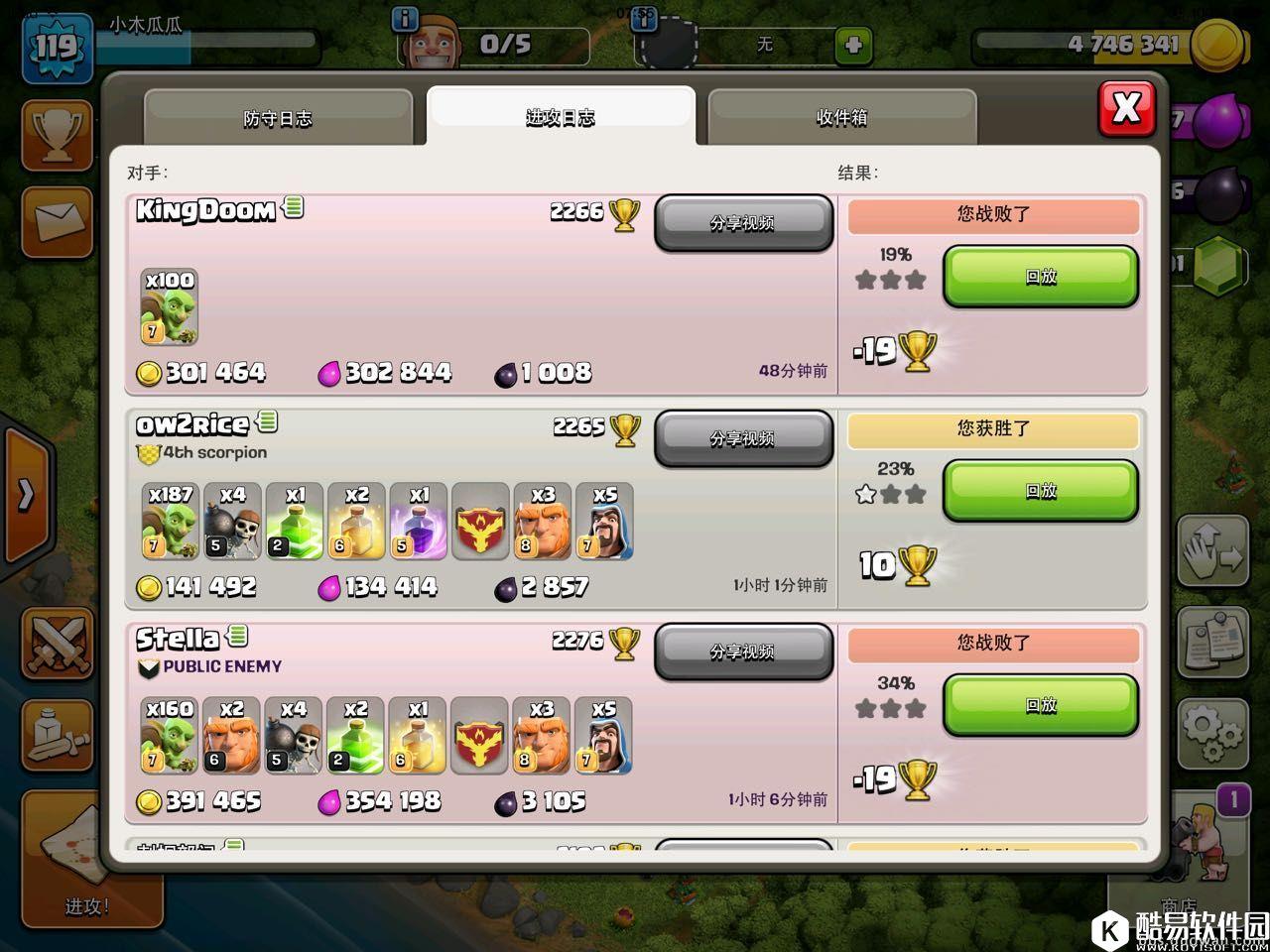Screen dimensions: 1270x952
Task: Switch to the 防守日志 defense log tab
Action: coord(278,118)
